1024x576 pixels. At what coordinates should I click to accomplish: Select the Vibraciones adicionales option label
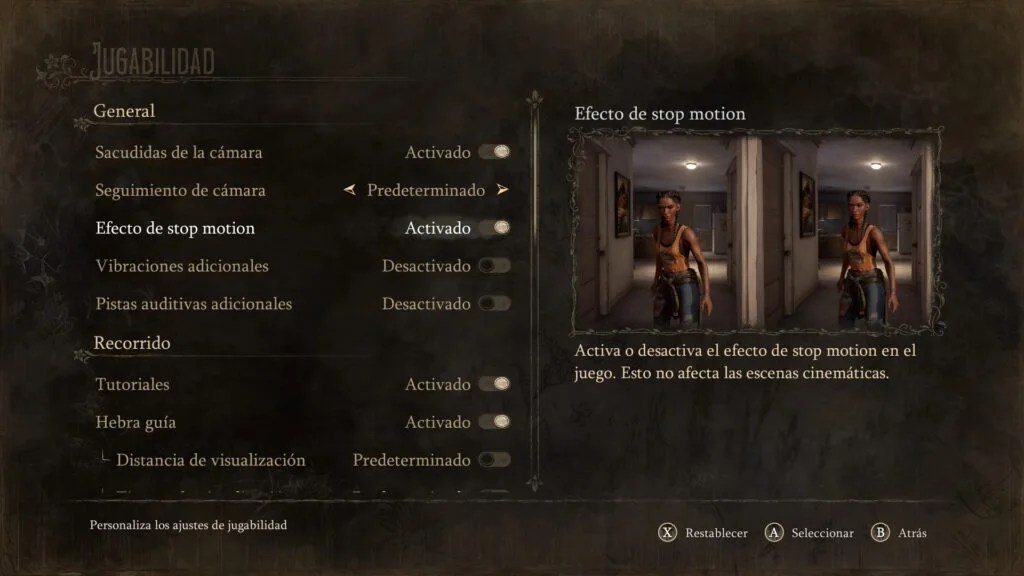coord(182,266)
